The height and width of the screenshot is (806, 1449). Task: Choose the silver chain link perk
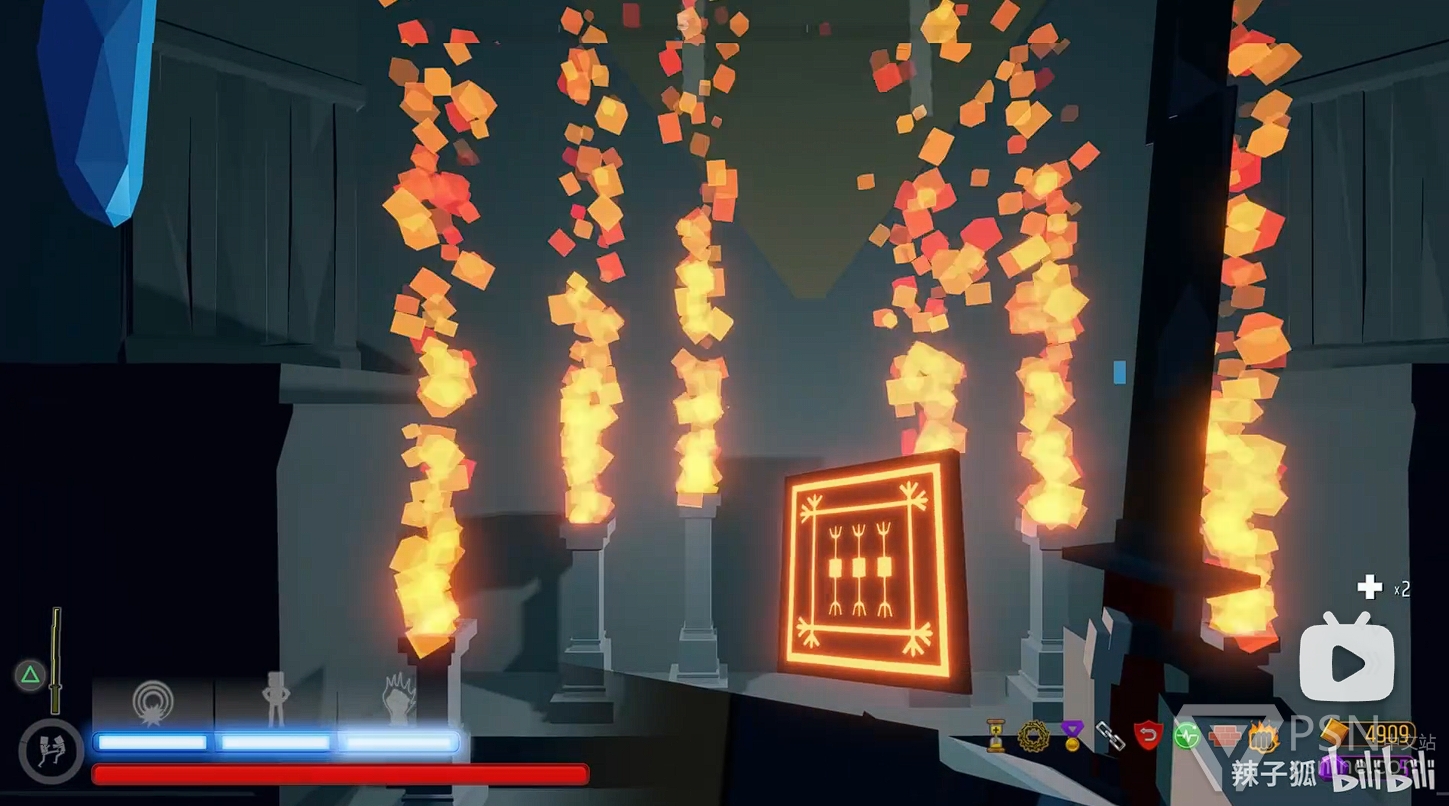[x=1110, y=737]
